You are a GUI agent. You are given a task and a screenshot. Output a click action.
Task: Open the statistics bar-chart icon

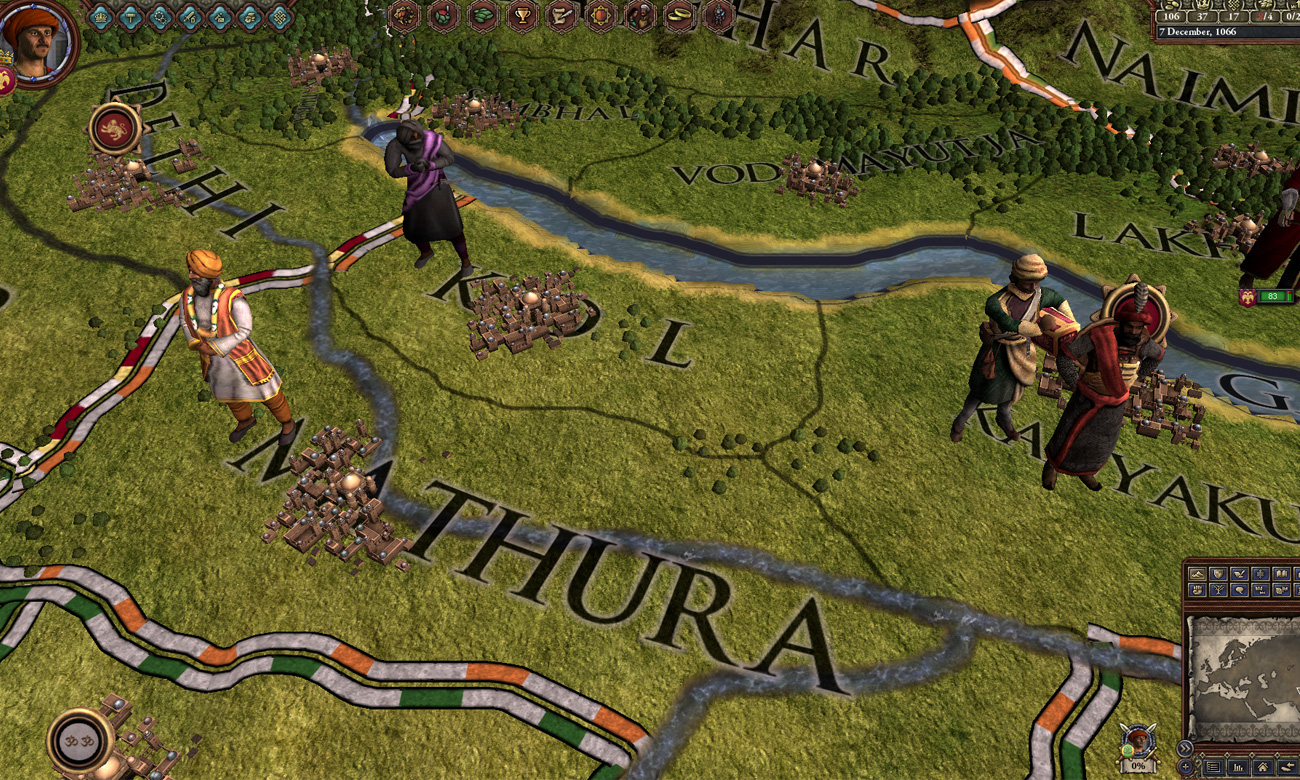click(1238, 765)
